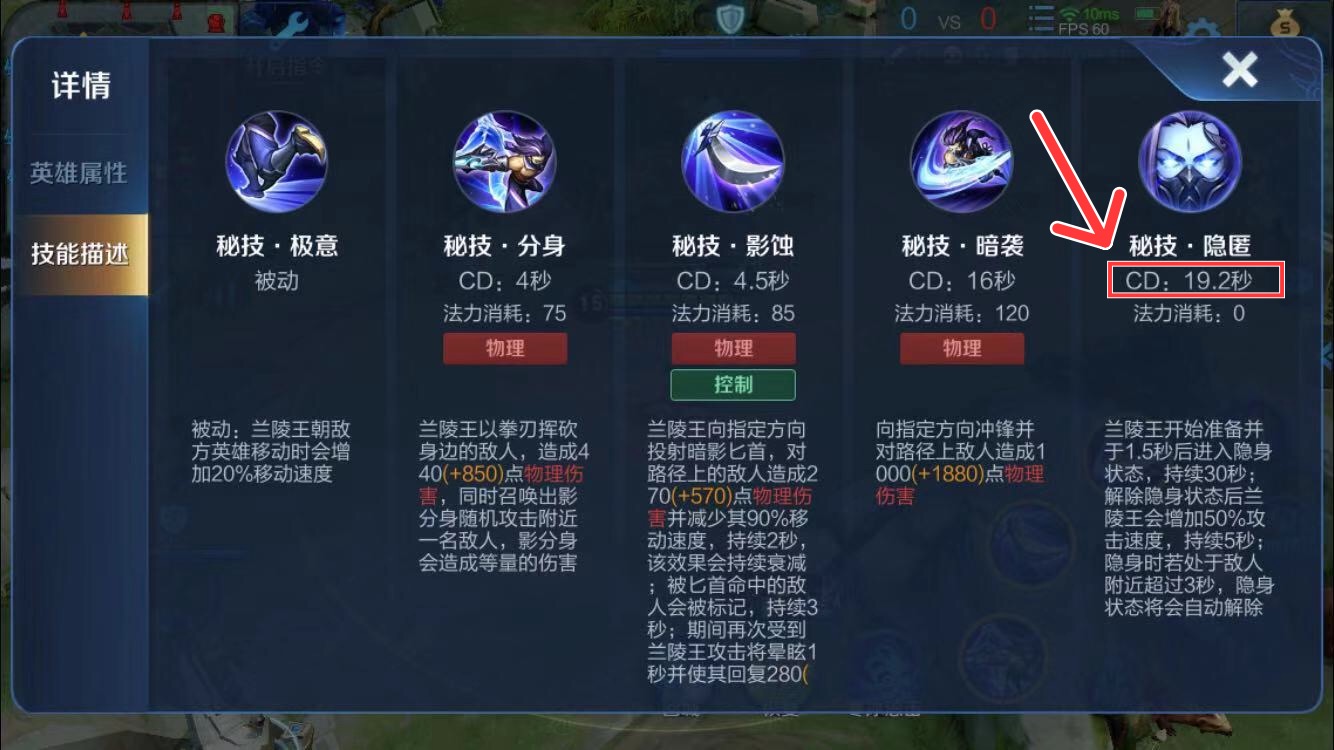Click the 0 vs 0 score display
Image resolution: width=1334 pixels, height=750 pixels.
pos(948,19)
